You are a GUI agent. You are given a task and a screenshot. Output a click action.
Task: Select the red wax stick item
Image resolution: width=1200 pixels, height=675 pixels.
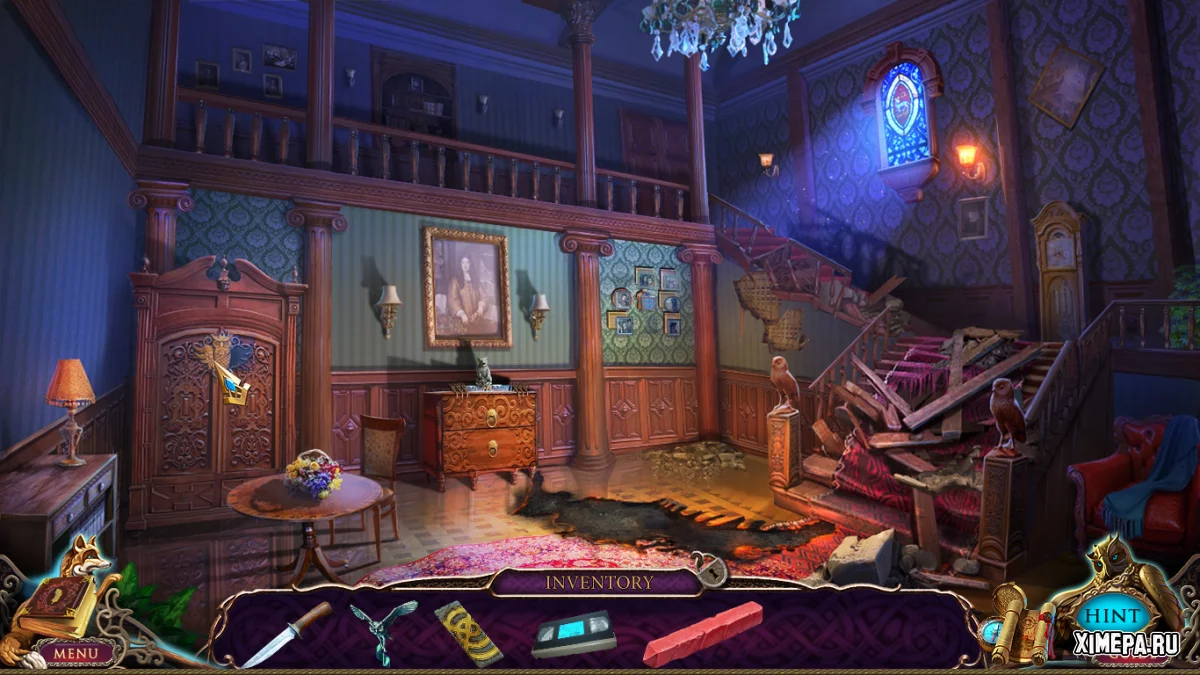pyautogui.click(x=702, y=632)
